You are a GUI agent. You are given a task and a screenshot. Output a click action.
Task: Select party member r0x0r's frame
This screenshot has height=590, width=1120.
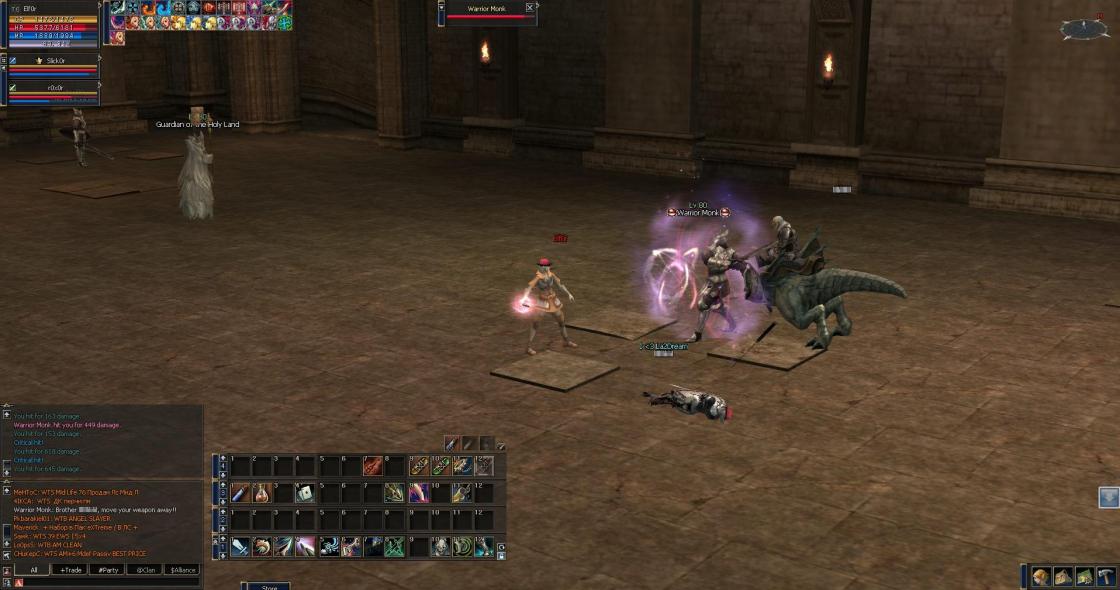pos(55,87)
